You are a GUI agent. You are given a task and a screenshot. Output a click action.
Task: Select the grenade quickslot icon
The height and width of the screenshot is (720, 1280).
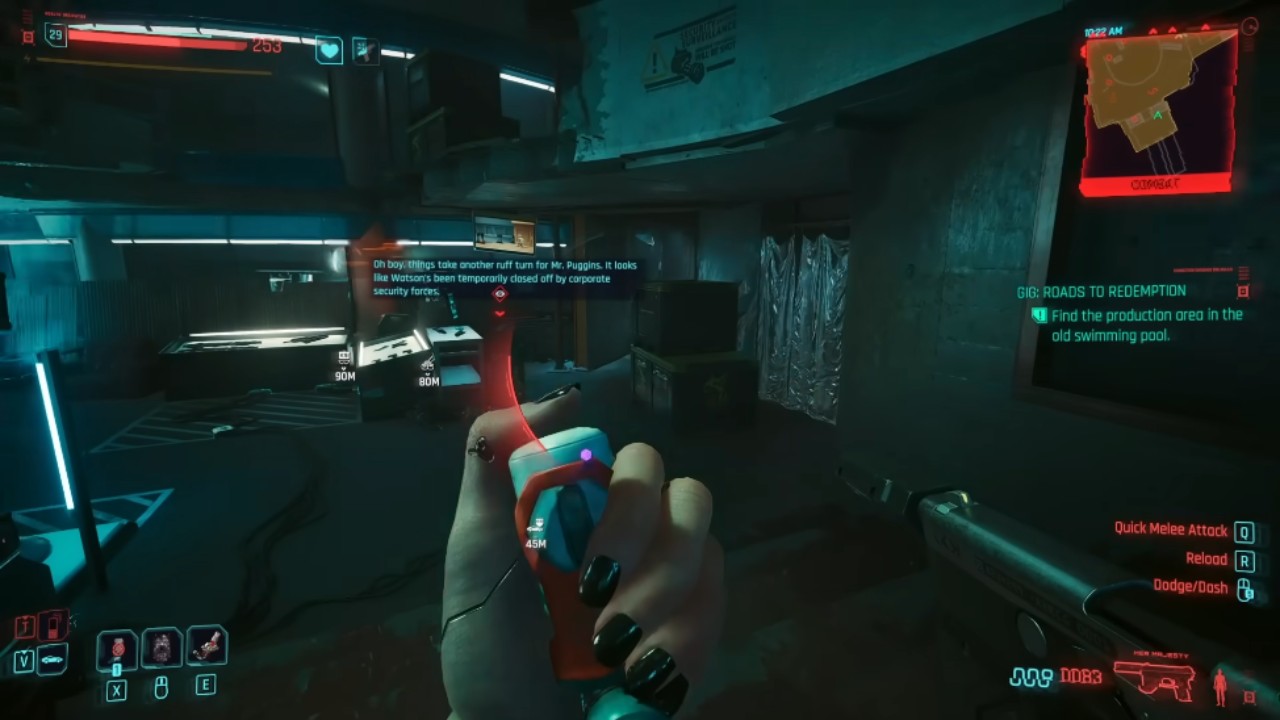pos(162,648)
